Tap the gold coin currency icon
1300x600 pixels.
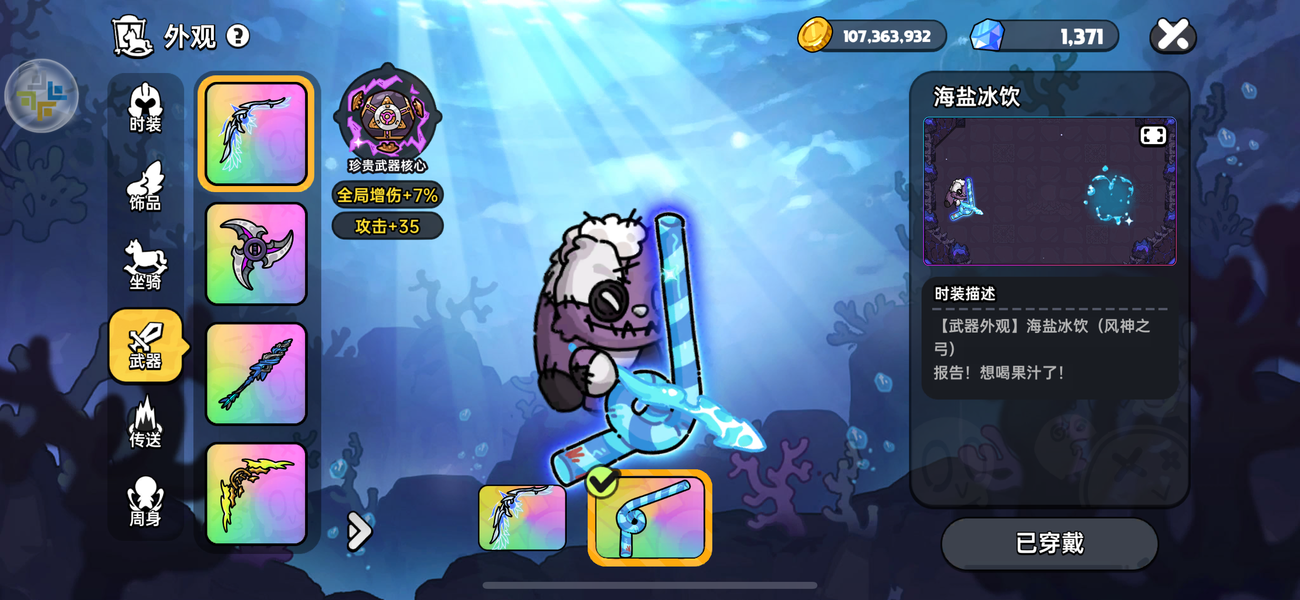click(815, 36)
